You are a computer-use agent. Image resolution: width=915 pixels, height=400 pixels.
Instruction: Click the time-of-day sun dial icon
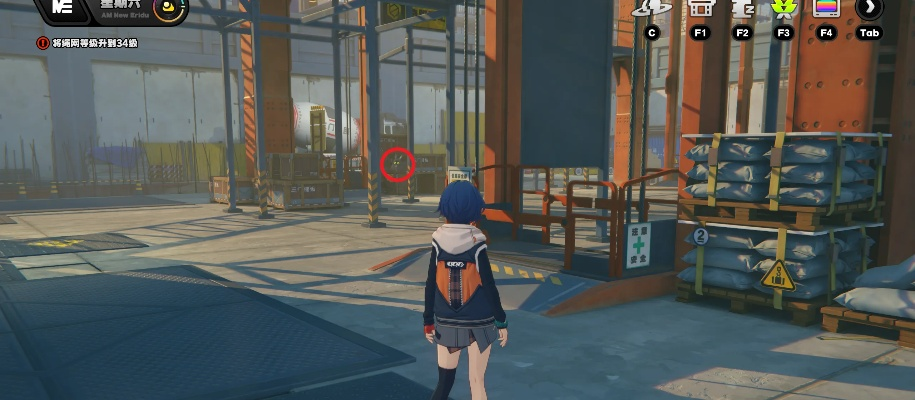point(170,10)
